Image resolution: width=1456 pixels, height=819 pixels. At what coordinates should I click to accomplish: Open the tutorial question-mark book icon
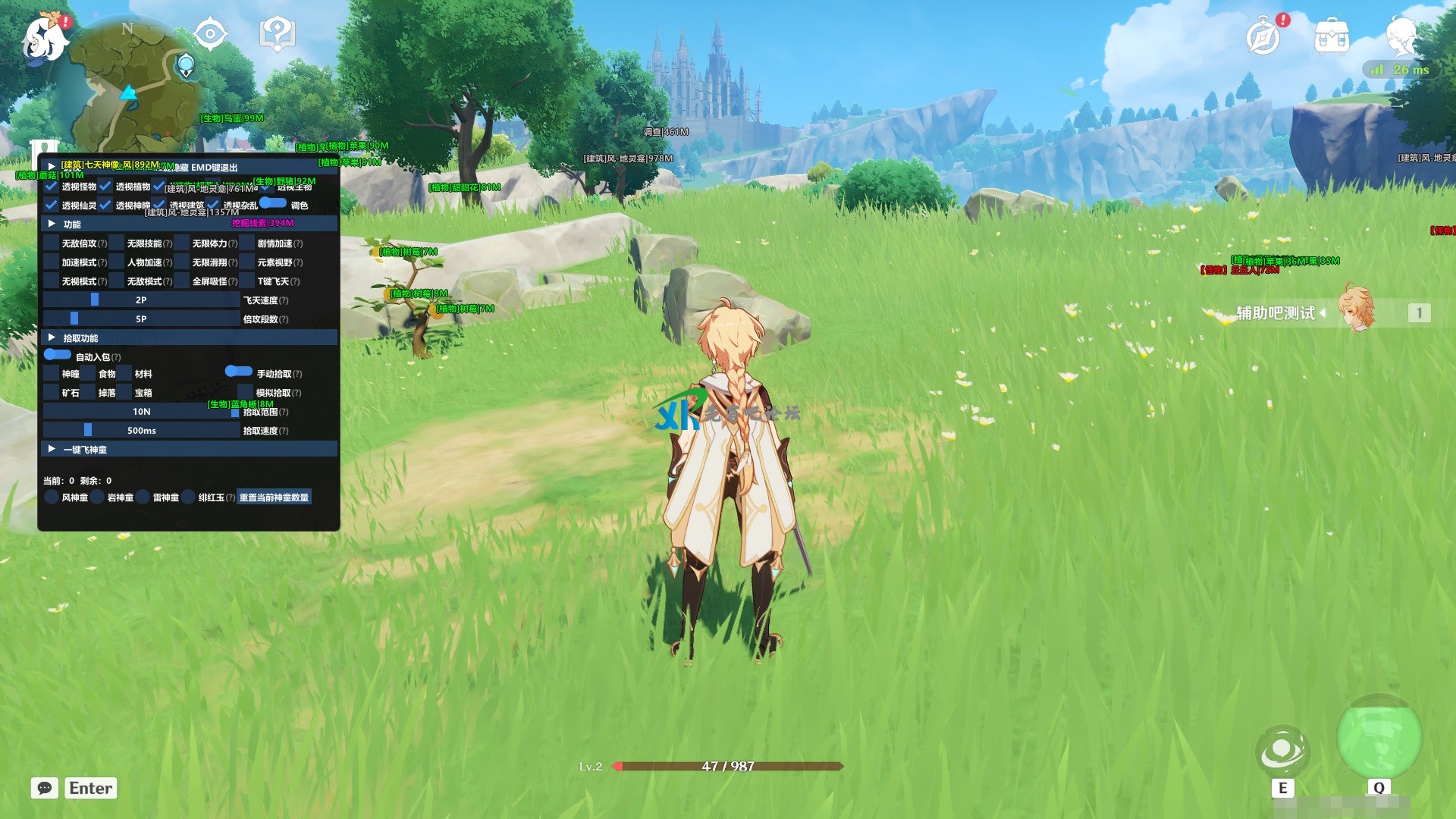click(277, 34)
